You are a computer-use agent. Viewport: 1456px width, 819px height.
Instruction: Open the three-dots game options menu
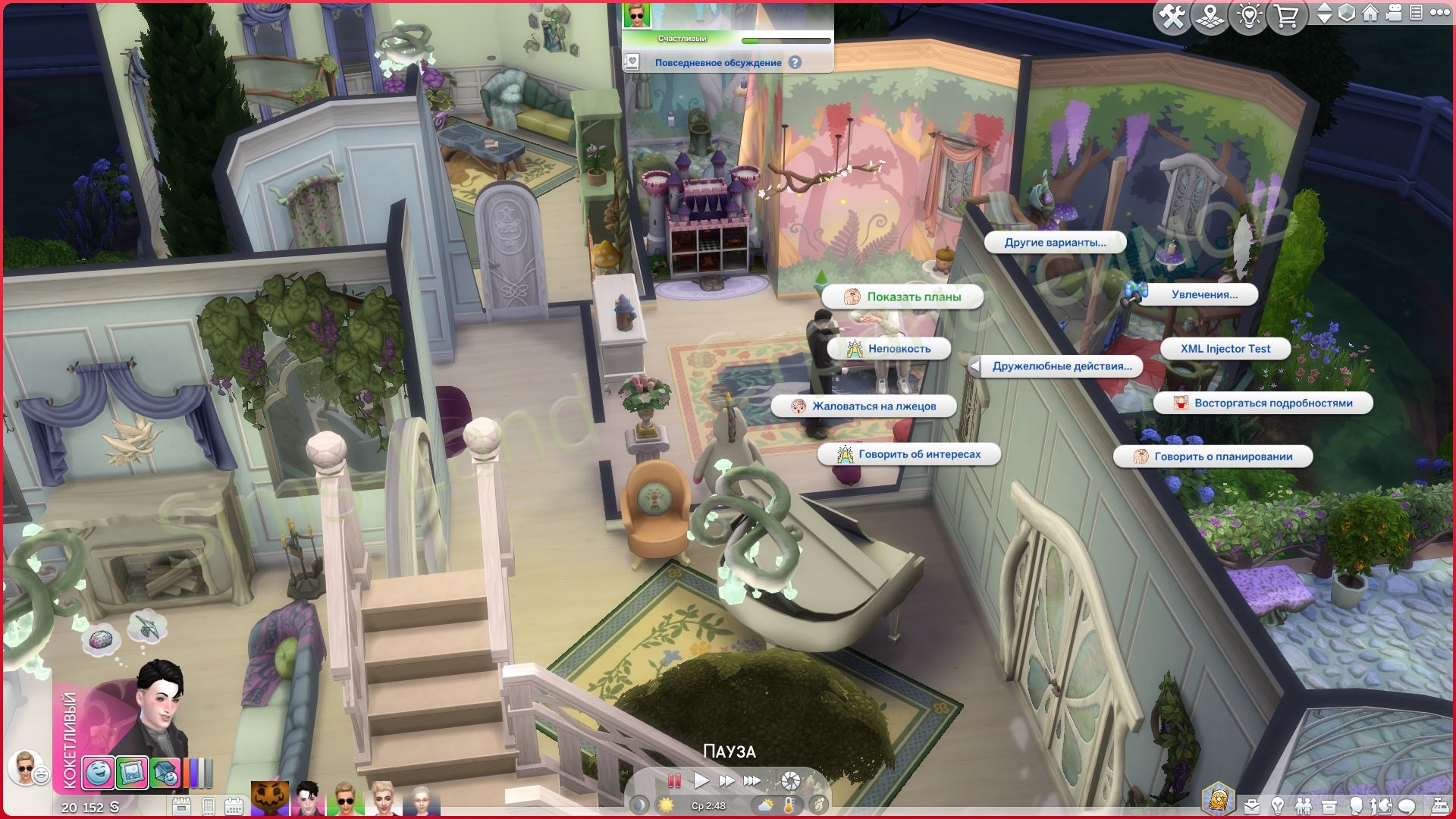point(1439,13)
